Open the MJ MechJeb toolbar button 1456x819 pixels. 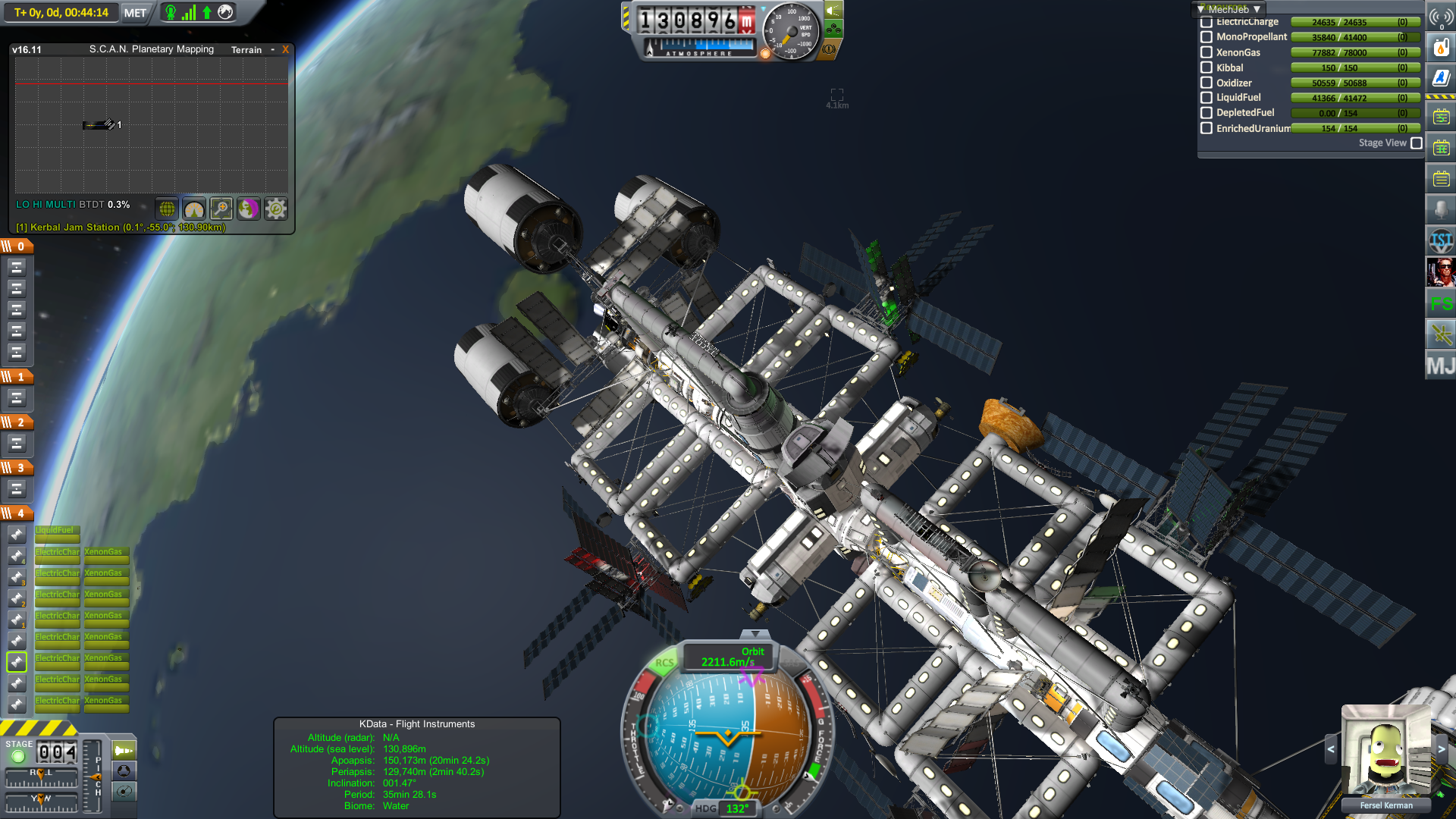pyautogui.click(x=1440, y=366)
